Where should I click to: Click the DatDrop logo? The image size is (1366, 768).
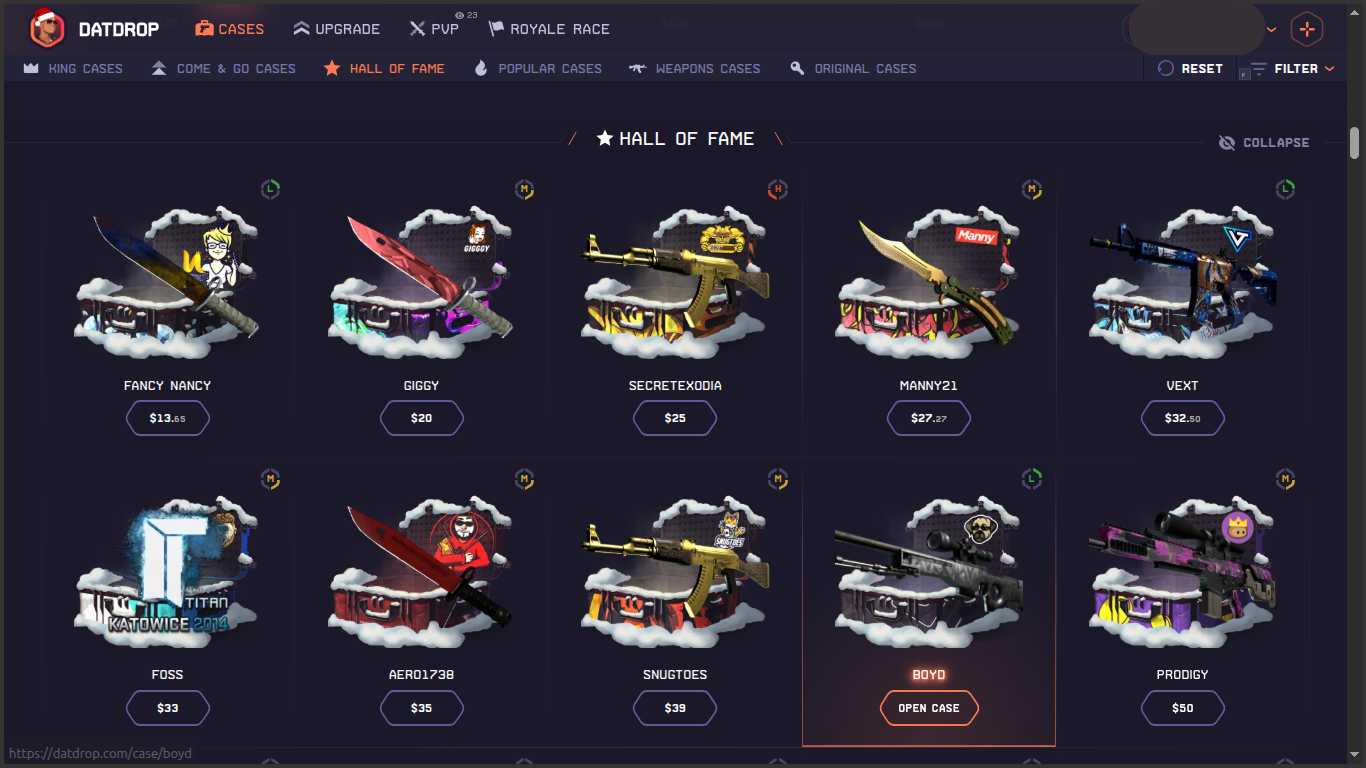96,28
